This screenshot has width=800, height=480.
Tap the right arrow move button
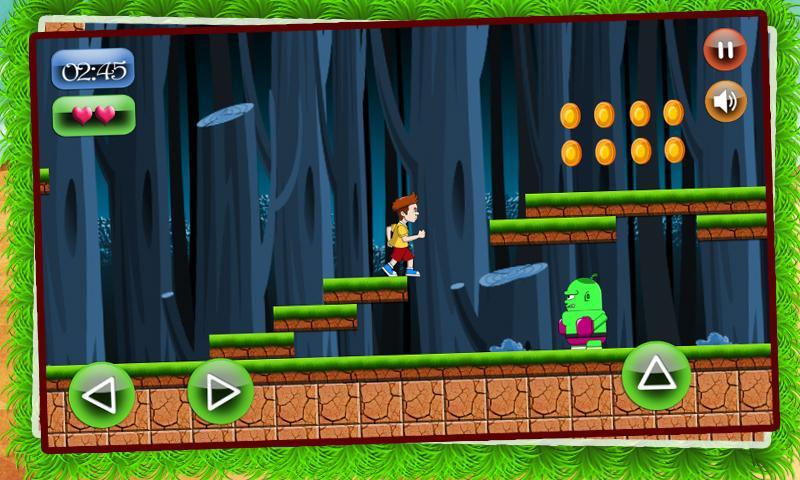pyautogui.click(x=219, y=391)
